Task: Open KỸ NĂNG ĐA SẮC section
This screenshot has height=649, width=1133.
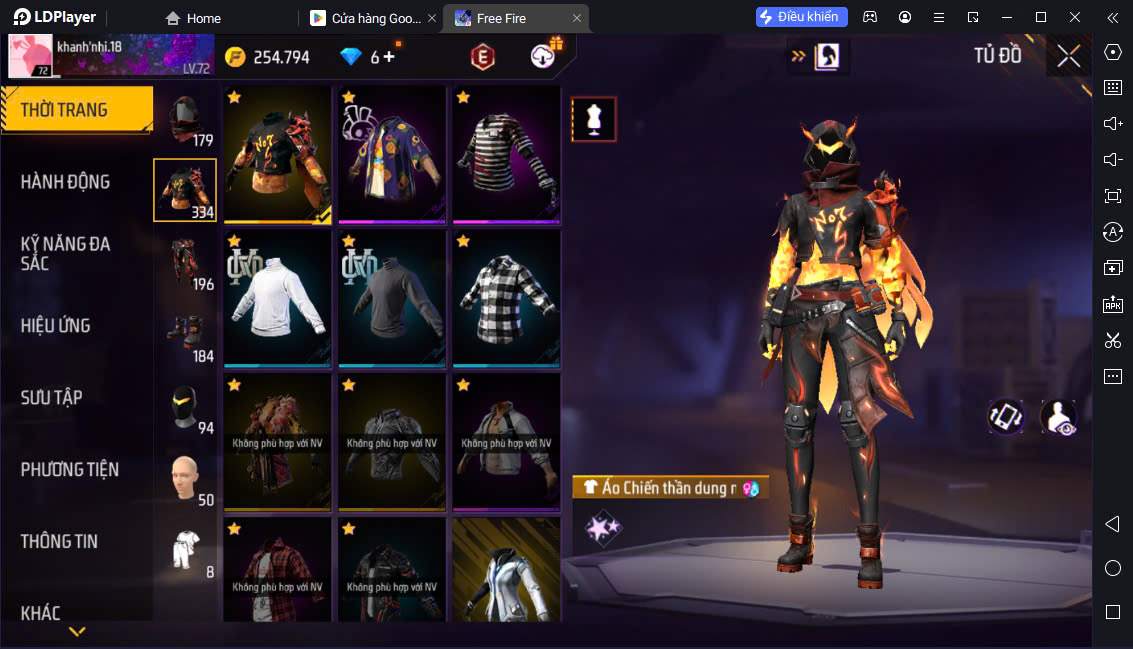Action: pyautogui.click(x=66, y=254)
